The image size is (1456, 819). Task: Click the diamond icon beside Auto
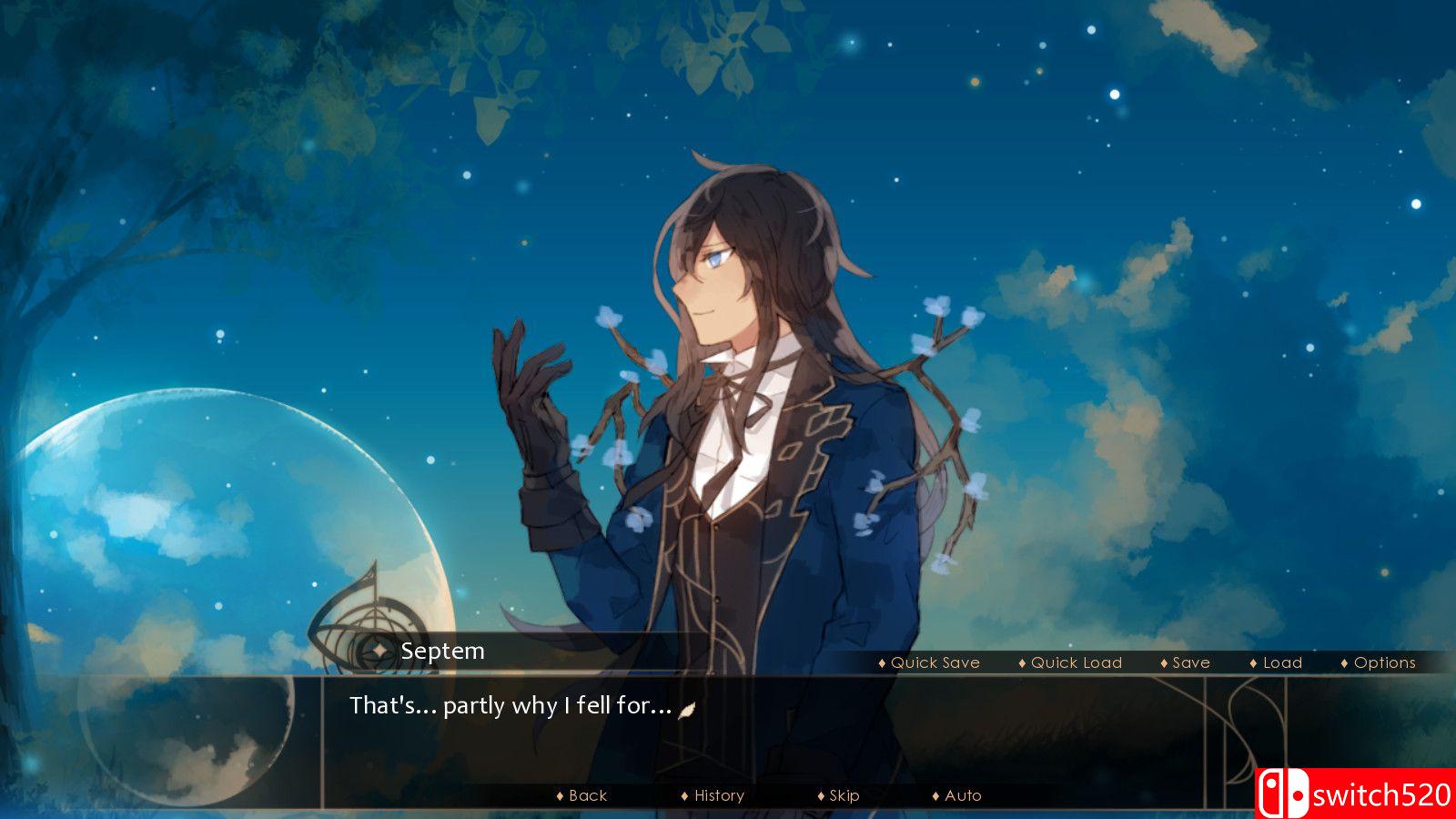click(x=935, y=795)
